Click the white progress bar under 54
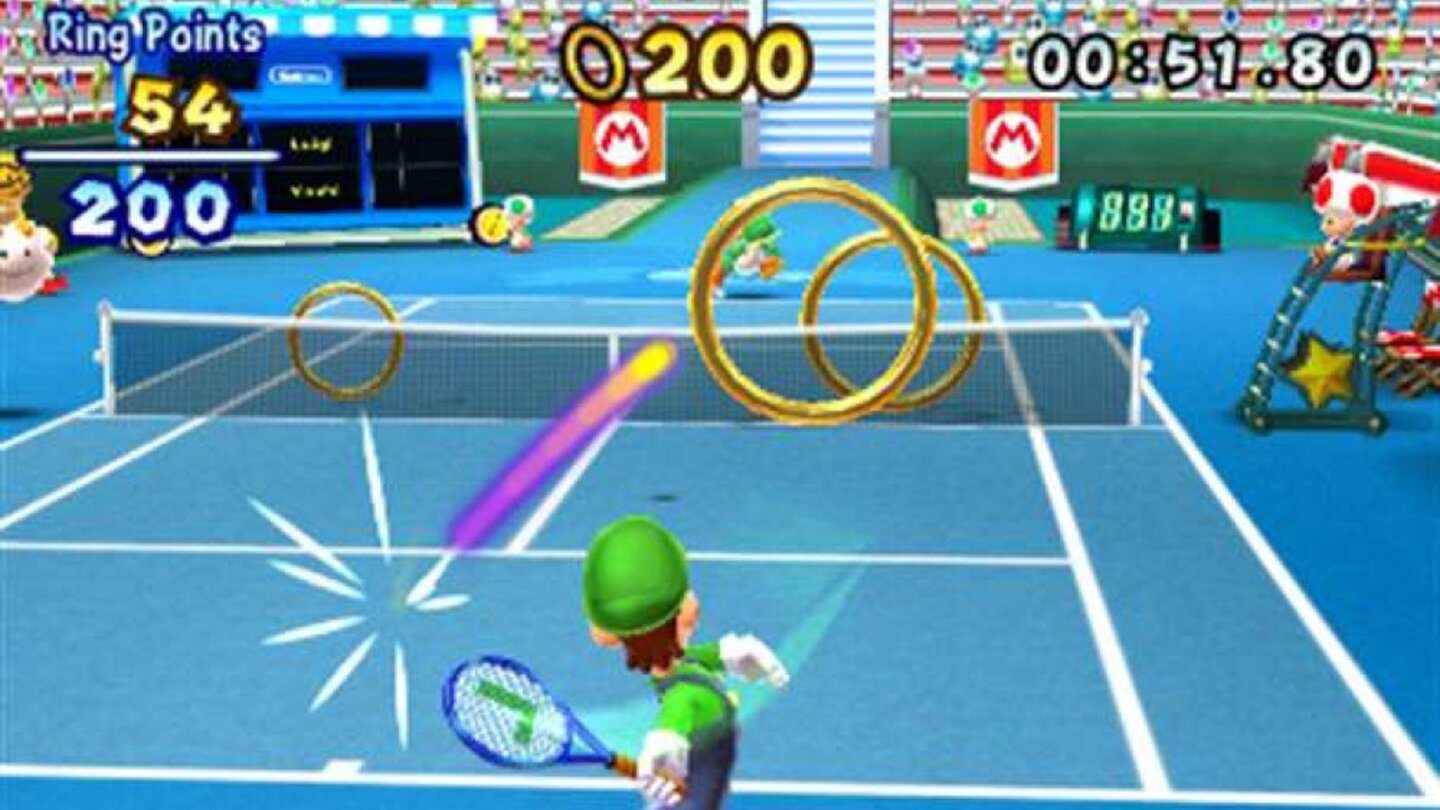This screenshot has height=810, width=1440. click(x=150, y=157)
